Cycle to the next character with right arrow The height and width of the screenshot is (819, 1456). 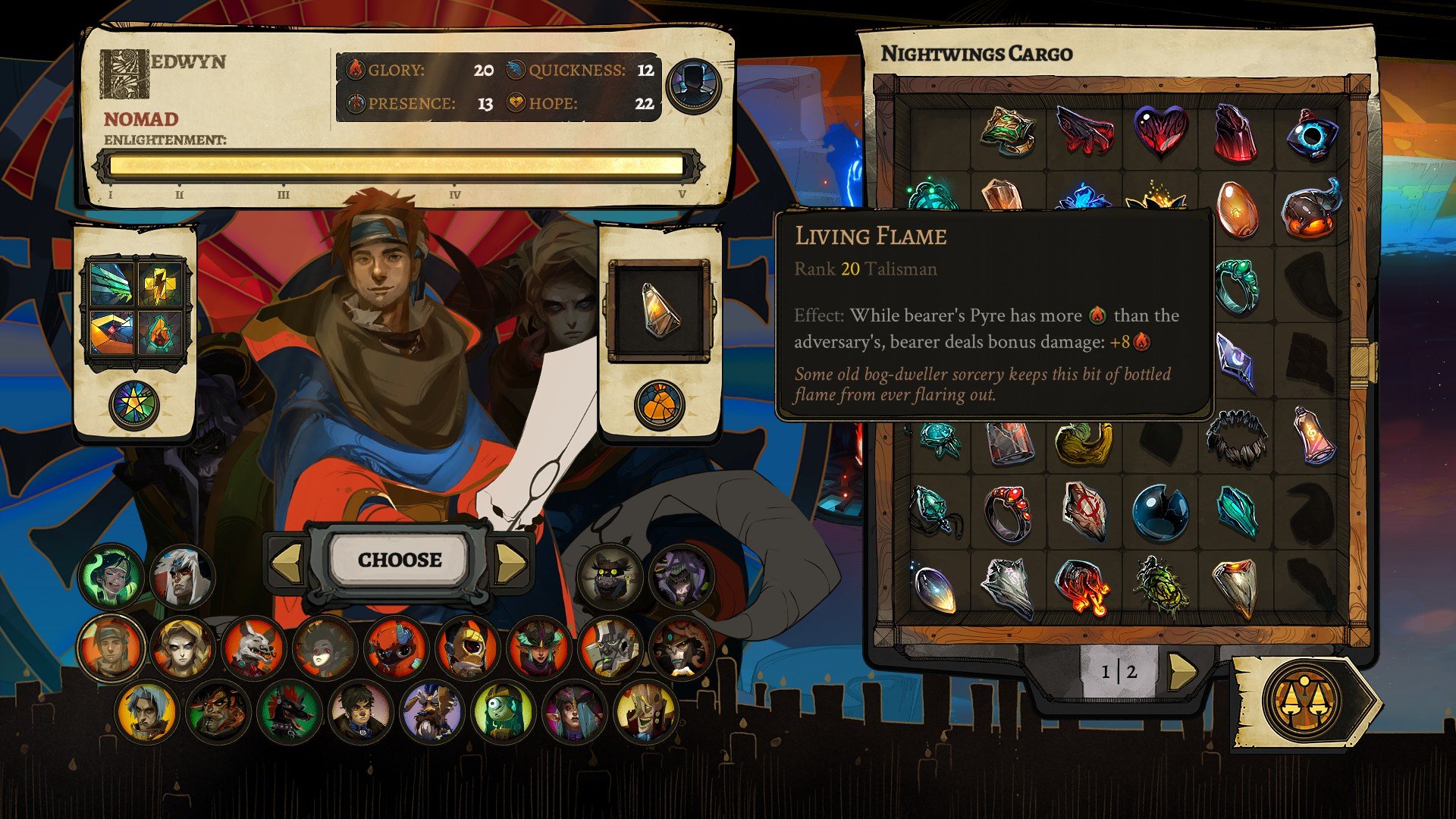510,563
